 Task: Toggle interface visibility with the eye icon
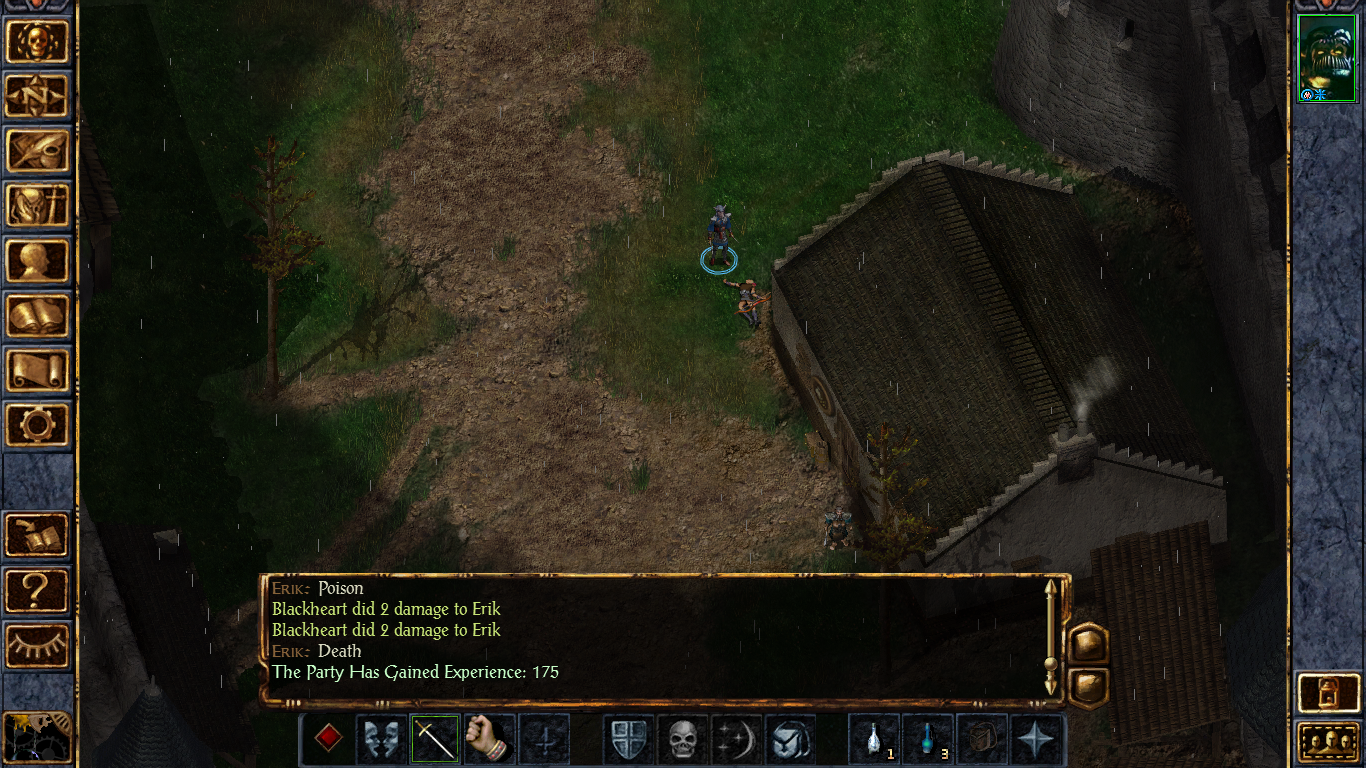[38, 645]
